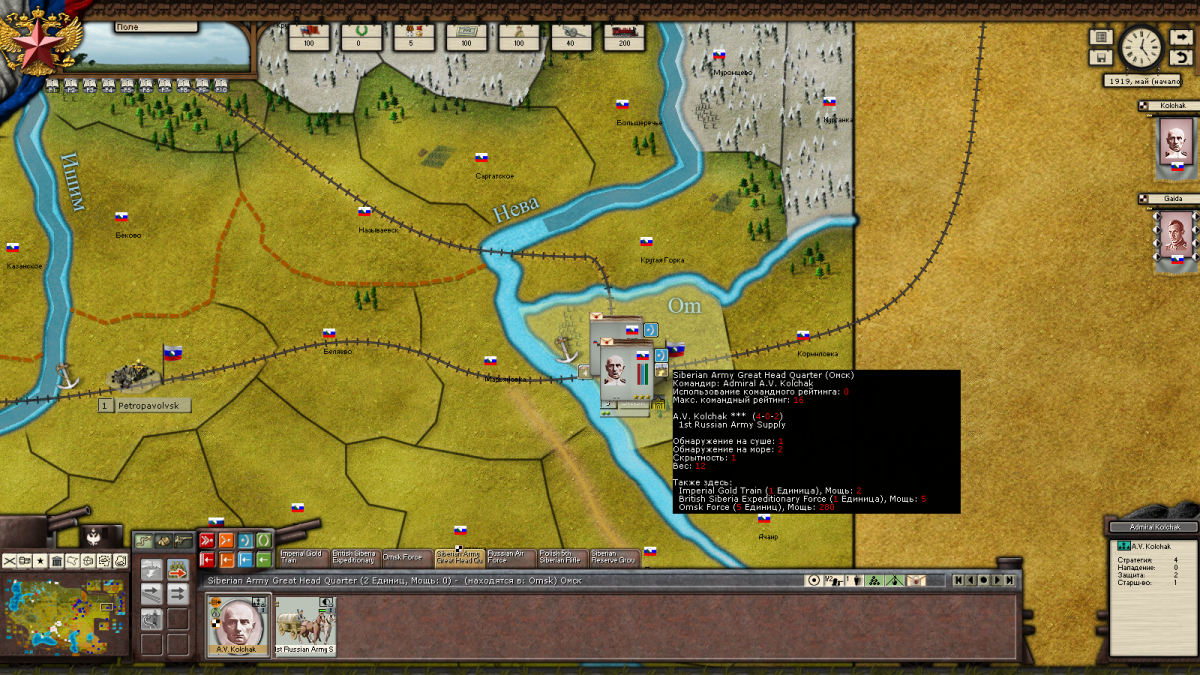Viewport: 1200px width, 675px height.
Task: Click the save game floppy disk icon
Action: pos(1101,57)
